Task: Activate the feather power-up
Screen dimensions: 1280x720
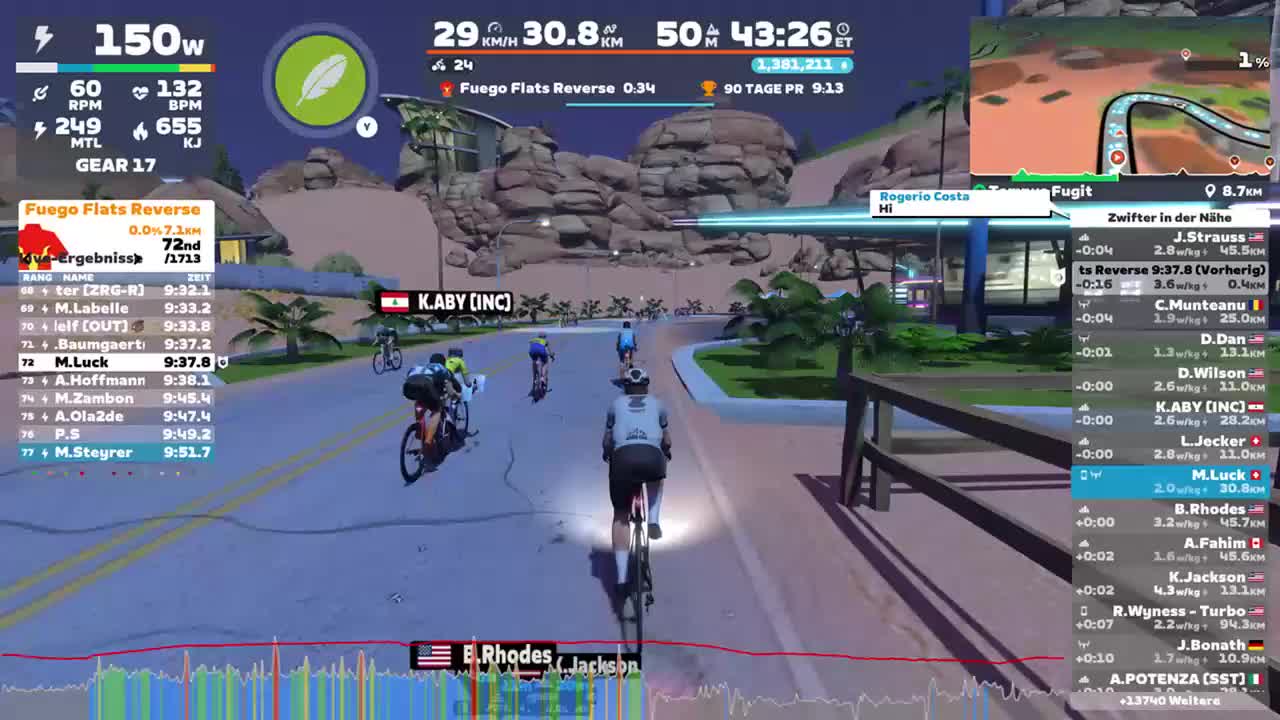Action: coord(320,80)
